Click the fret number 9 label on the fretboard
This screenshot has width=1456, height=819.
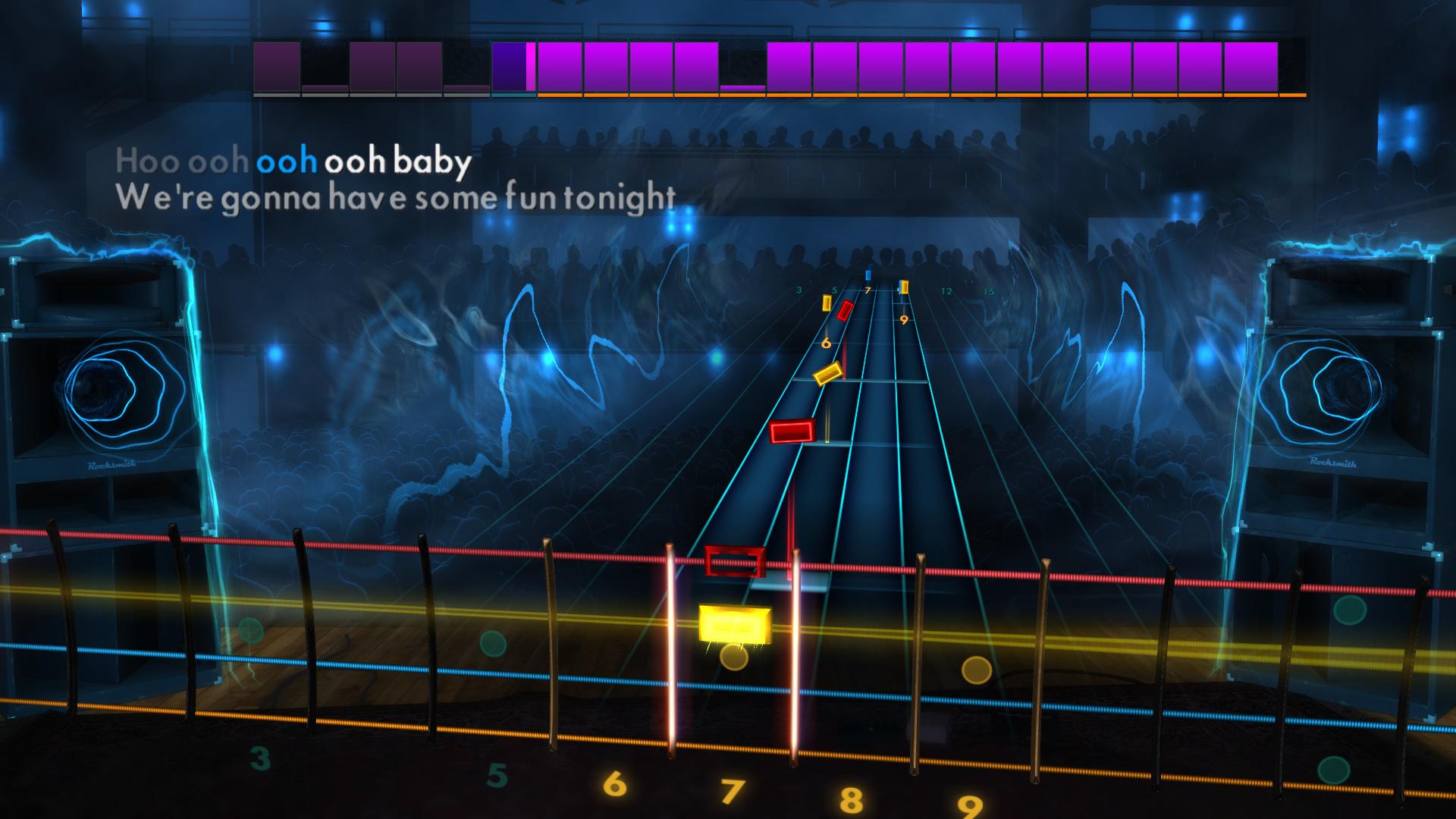pyautogui.click(x=904, y=320)
